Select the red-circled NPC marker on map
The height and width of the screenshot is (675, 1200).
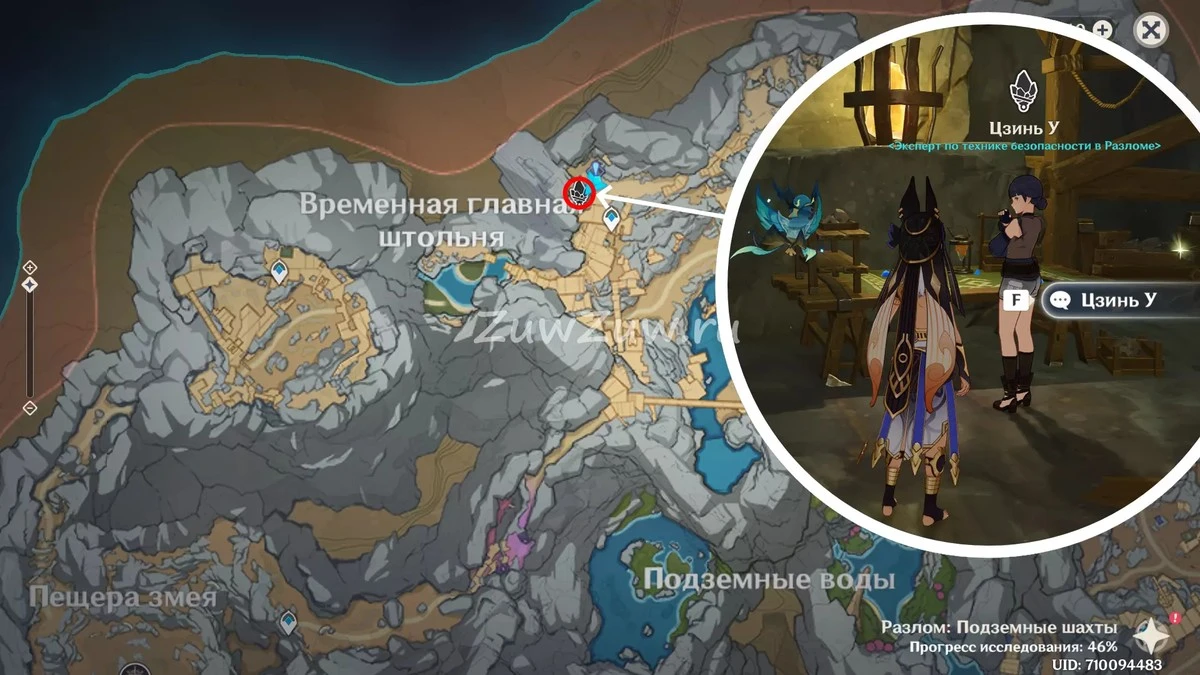(578, 192)
